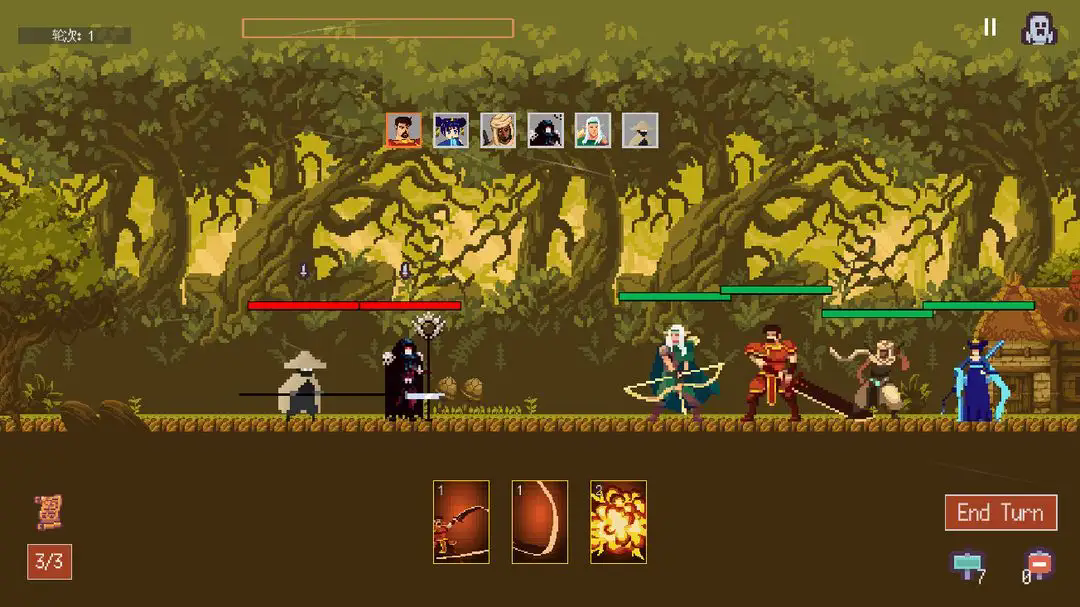Select the turbaned man turn portrait
The width and height of the screenshot is (1080, 607).
coord(498,130)
